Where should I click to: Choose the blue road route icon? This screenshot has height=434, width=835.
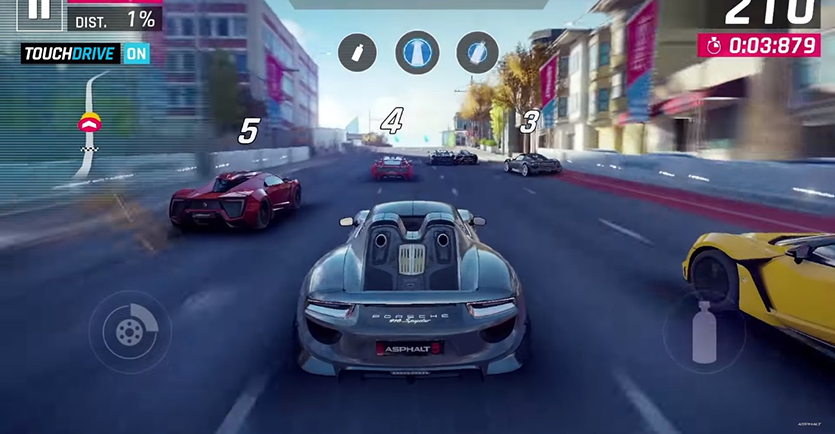pyautogui.click(x=417, y=53)
